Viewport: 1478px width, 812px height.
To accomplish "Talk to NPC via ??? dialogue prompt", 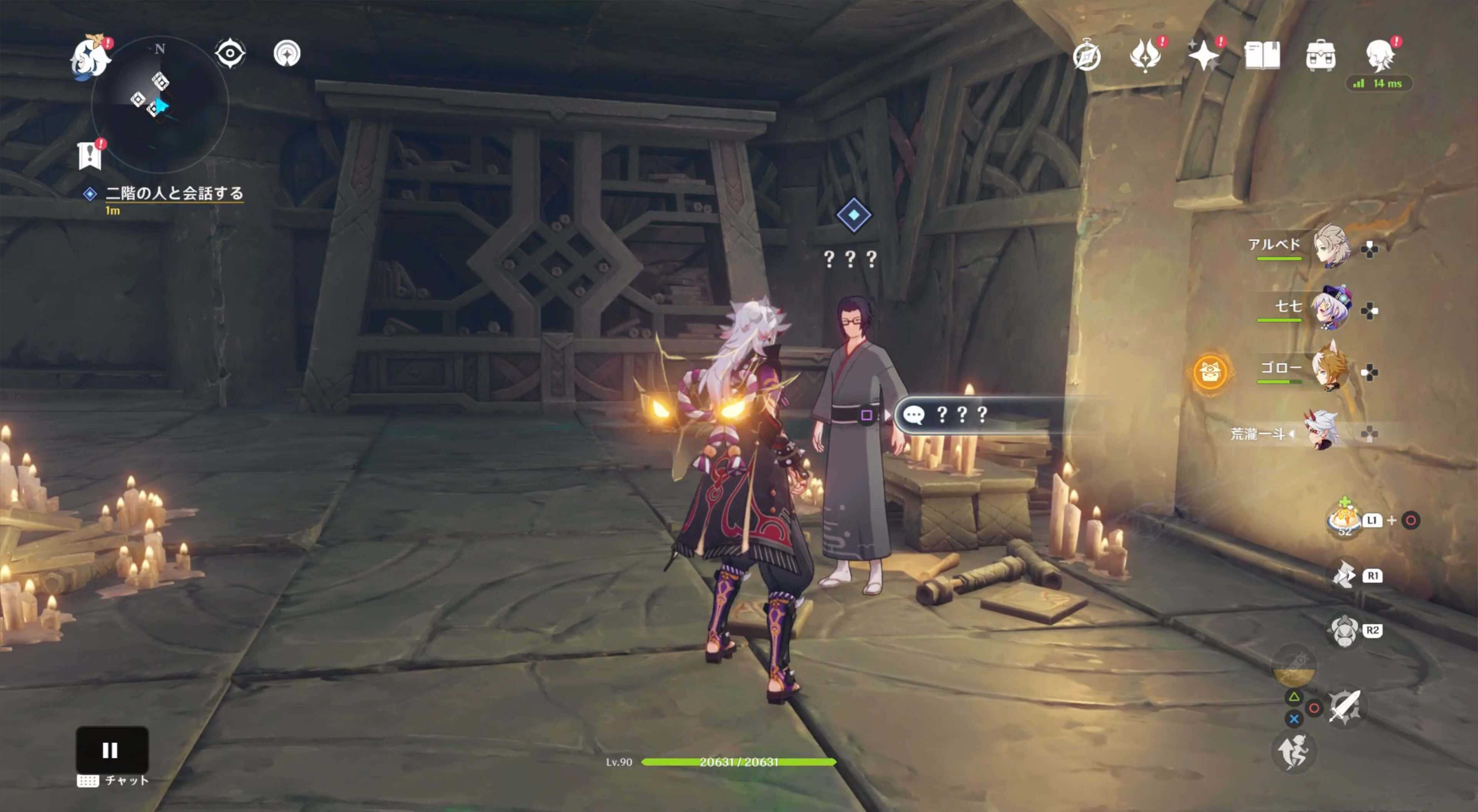I will pos(970,414).
